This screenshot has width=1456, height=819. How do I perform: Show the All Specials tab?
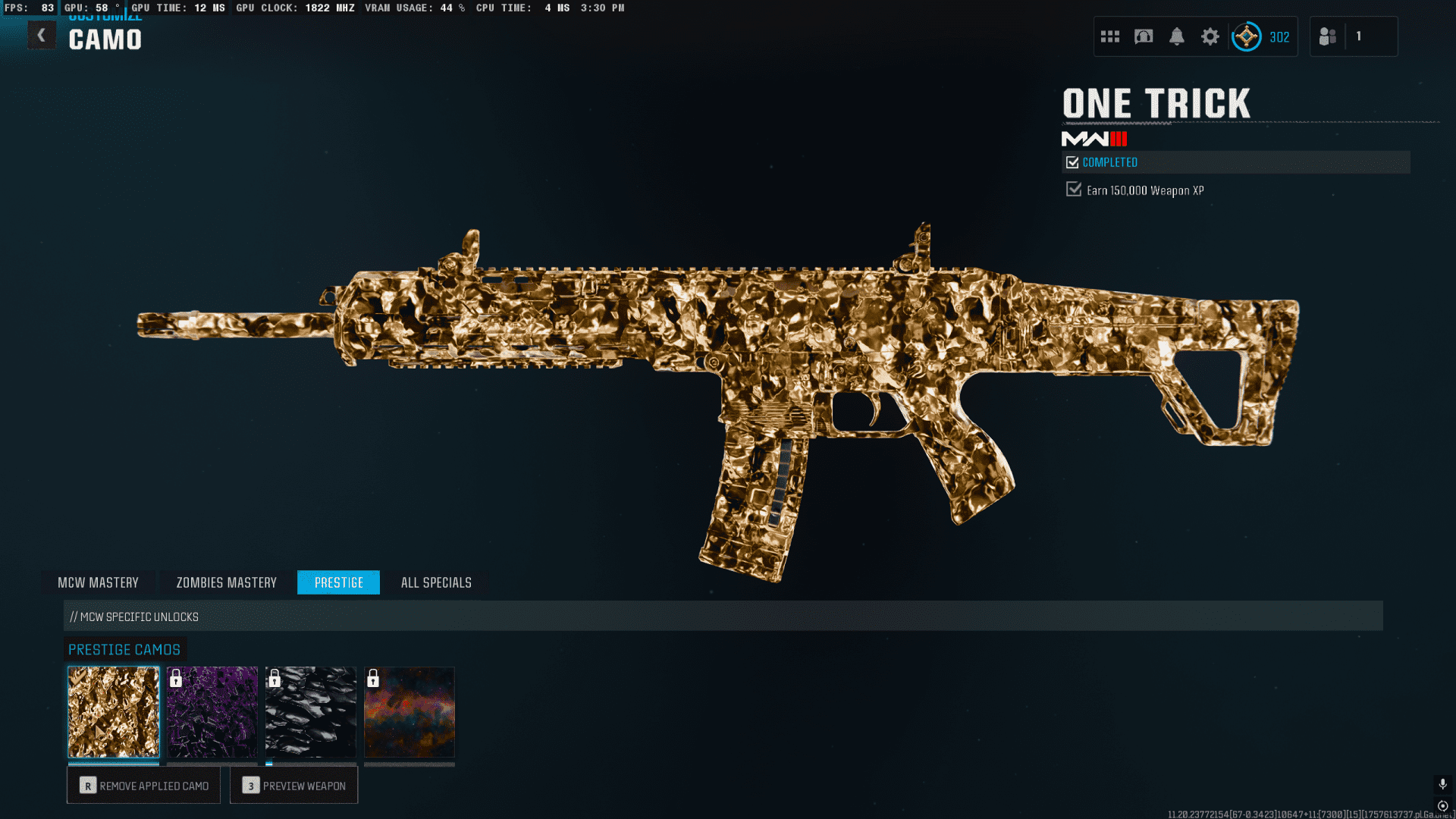(436, 582)
